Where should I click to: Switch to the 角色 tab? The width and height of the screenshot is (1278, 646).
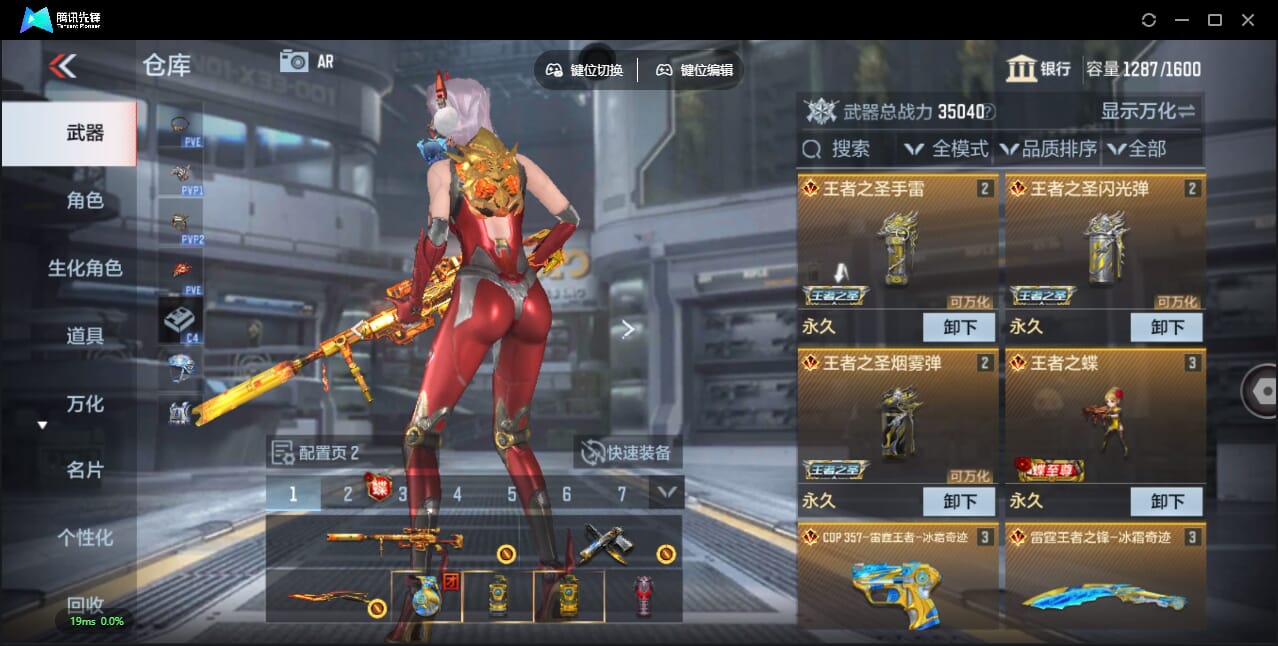(x=85, y=201)
